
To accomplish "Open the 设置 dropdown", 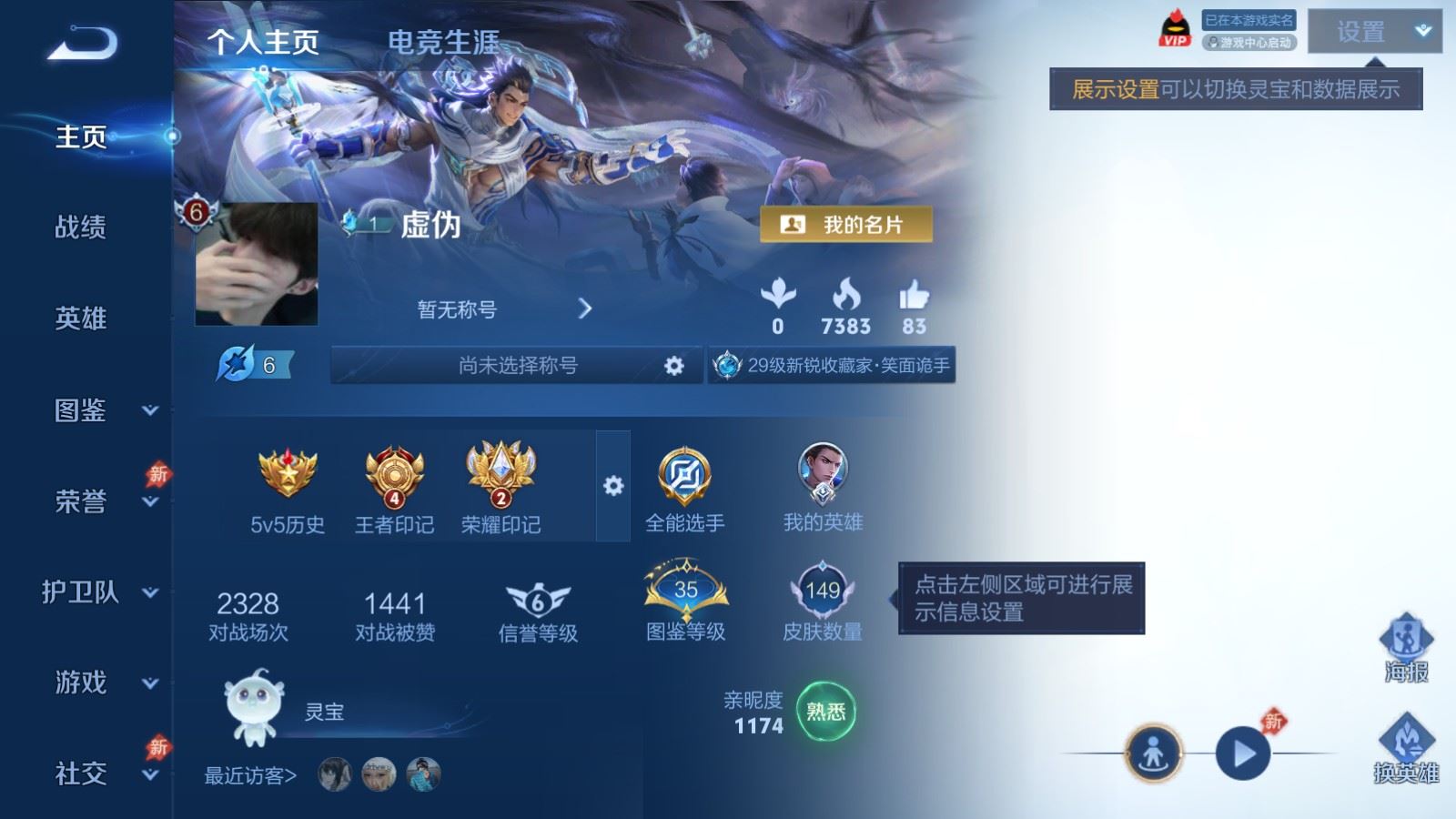I will pyautogui.click(x=1374, y=32).
